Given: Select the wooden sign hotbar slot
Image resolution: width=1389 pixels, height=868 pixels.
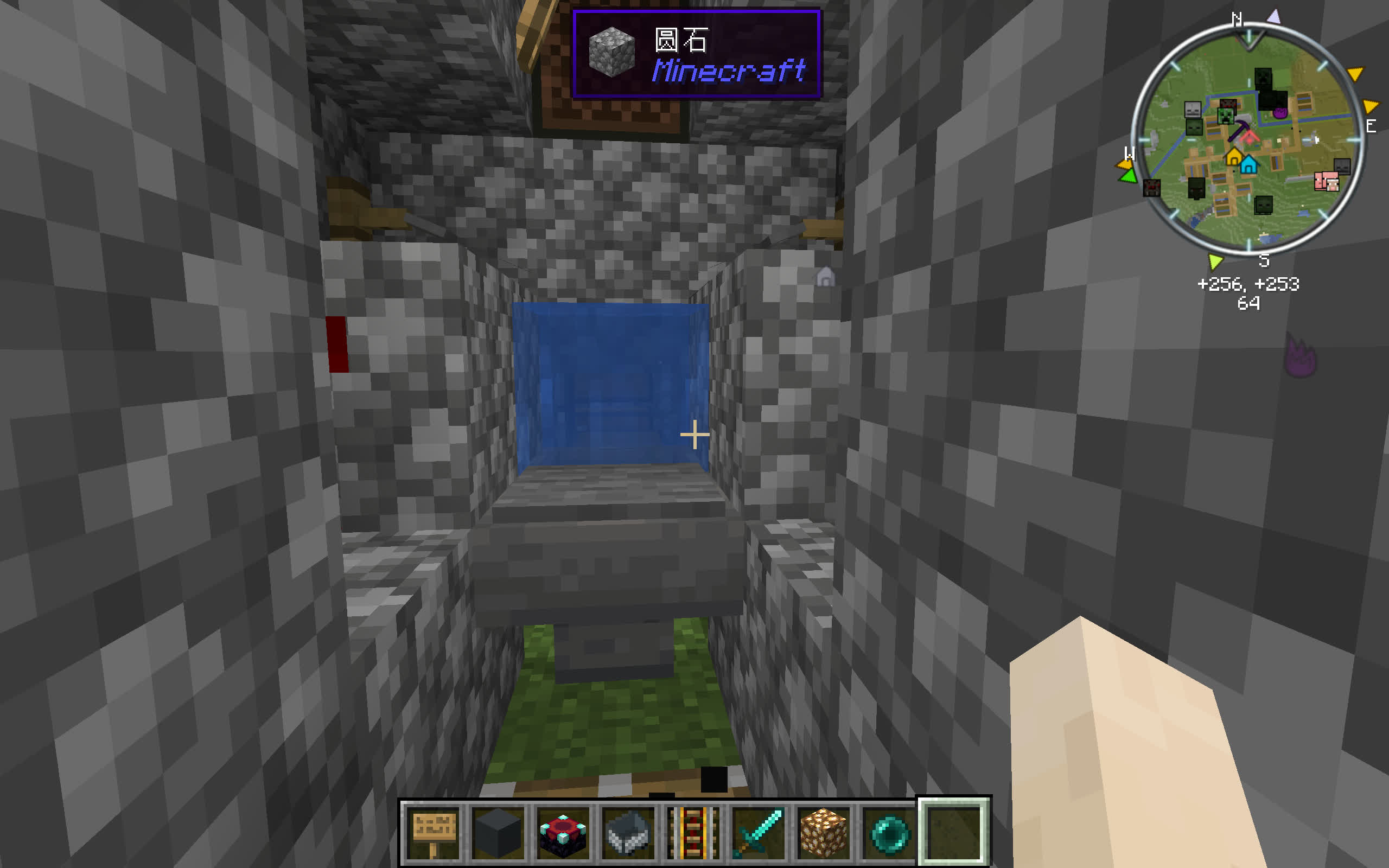Looking at the screenshot, I should (435, 832).
